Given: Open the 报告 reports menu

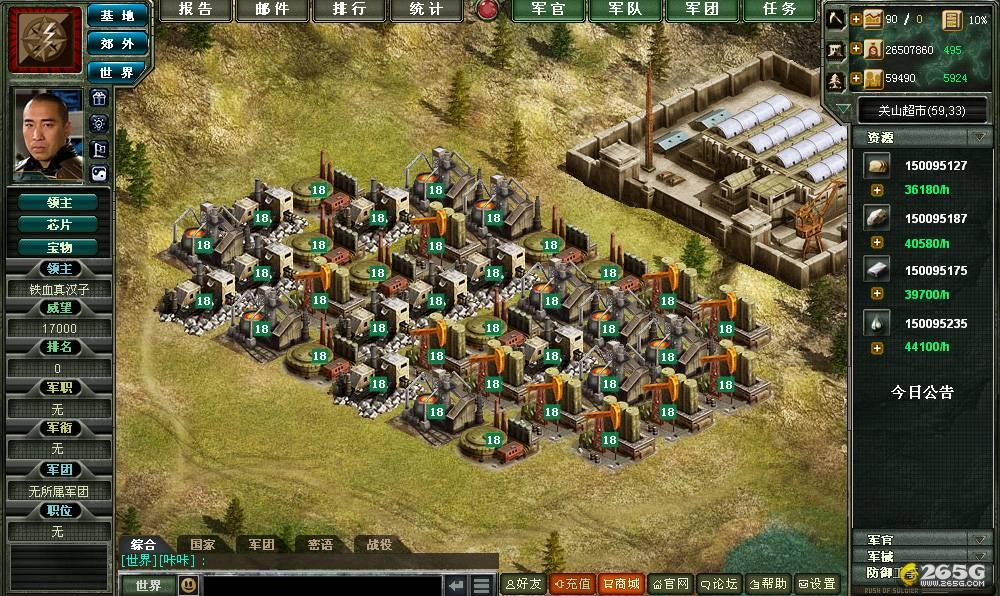Looking at the screenshot, I should 196,10.
